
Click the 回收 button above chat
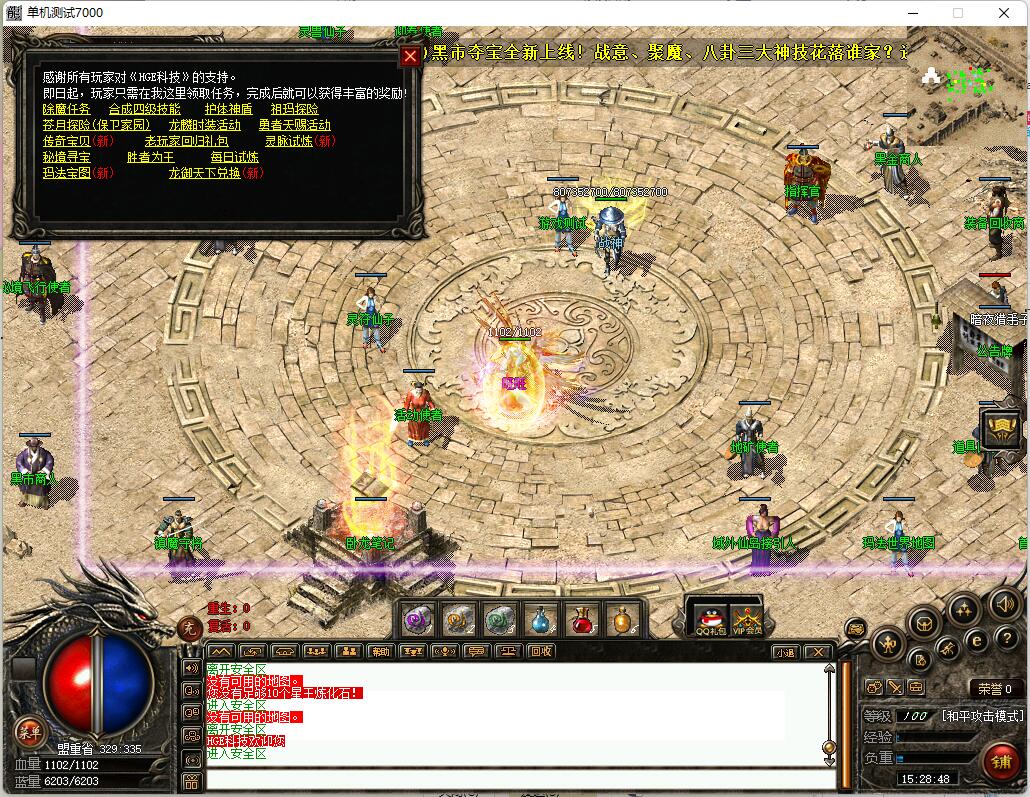pos(541,652)
